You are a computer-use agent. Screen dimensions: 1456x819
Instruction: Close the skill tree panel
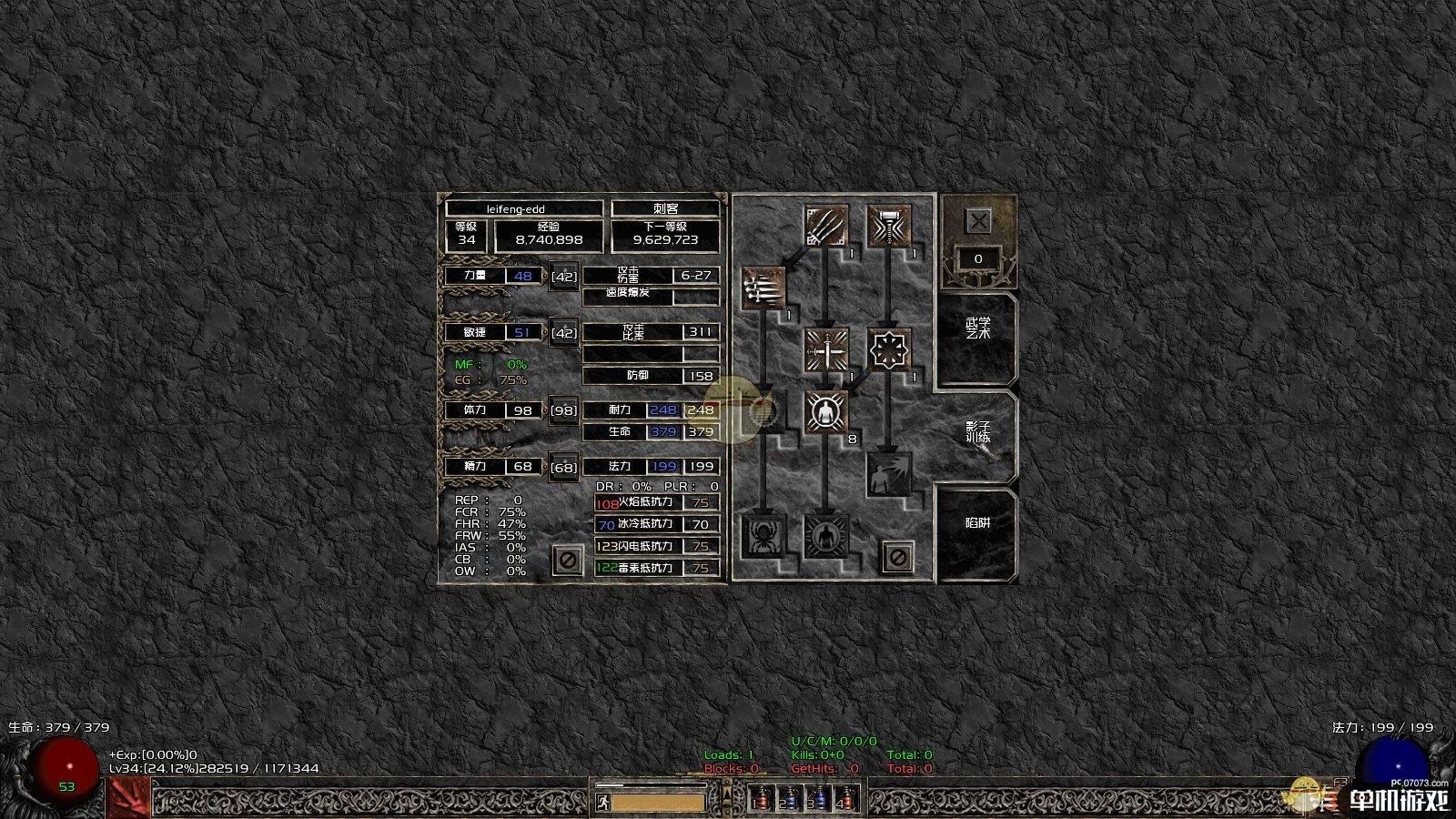tap(978, 221)
